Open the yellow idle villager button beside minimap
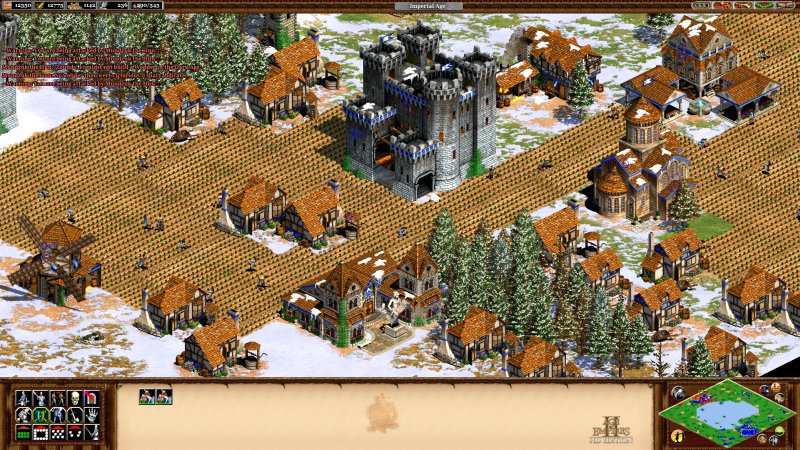Screen dimensions: 800x450 (678, 435)
